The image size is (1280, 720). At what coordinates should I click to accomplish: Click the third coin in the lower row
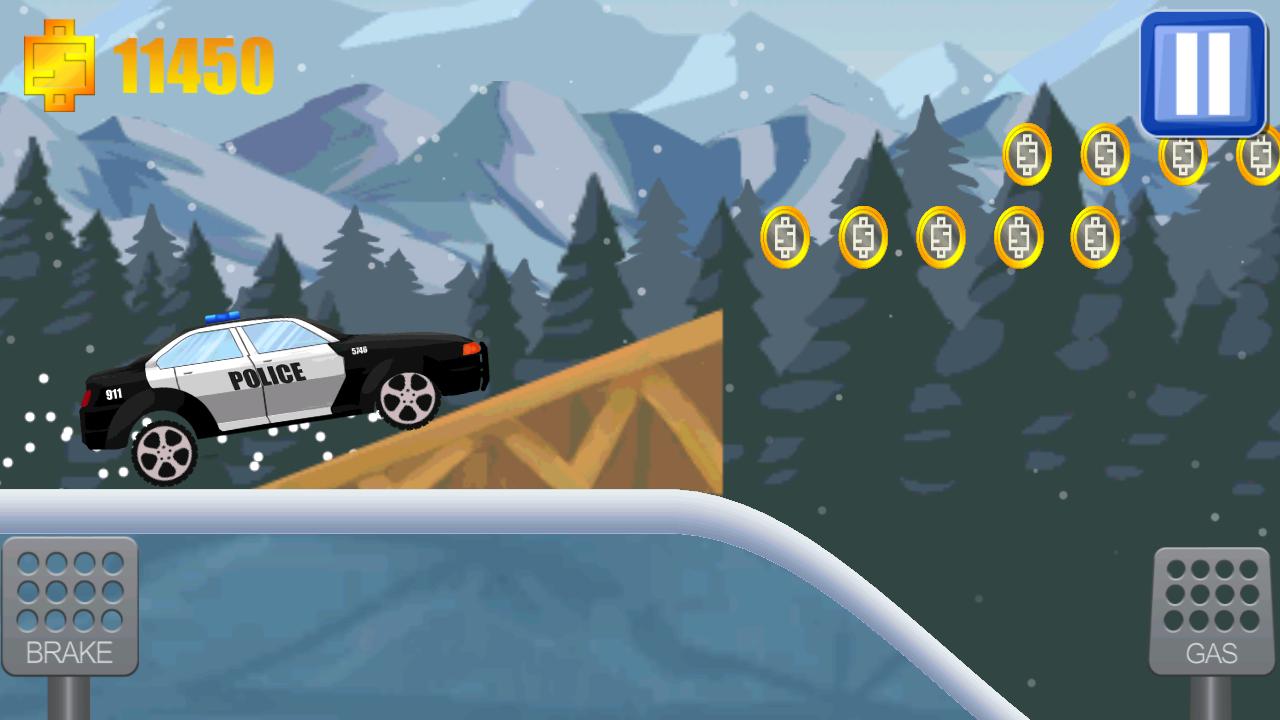tap(941, 237)
